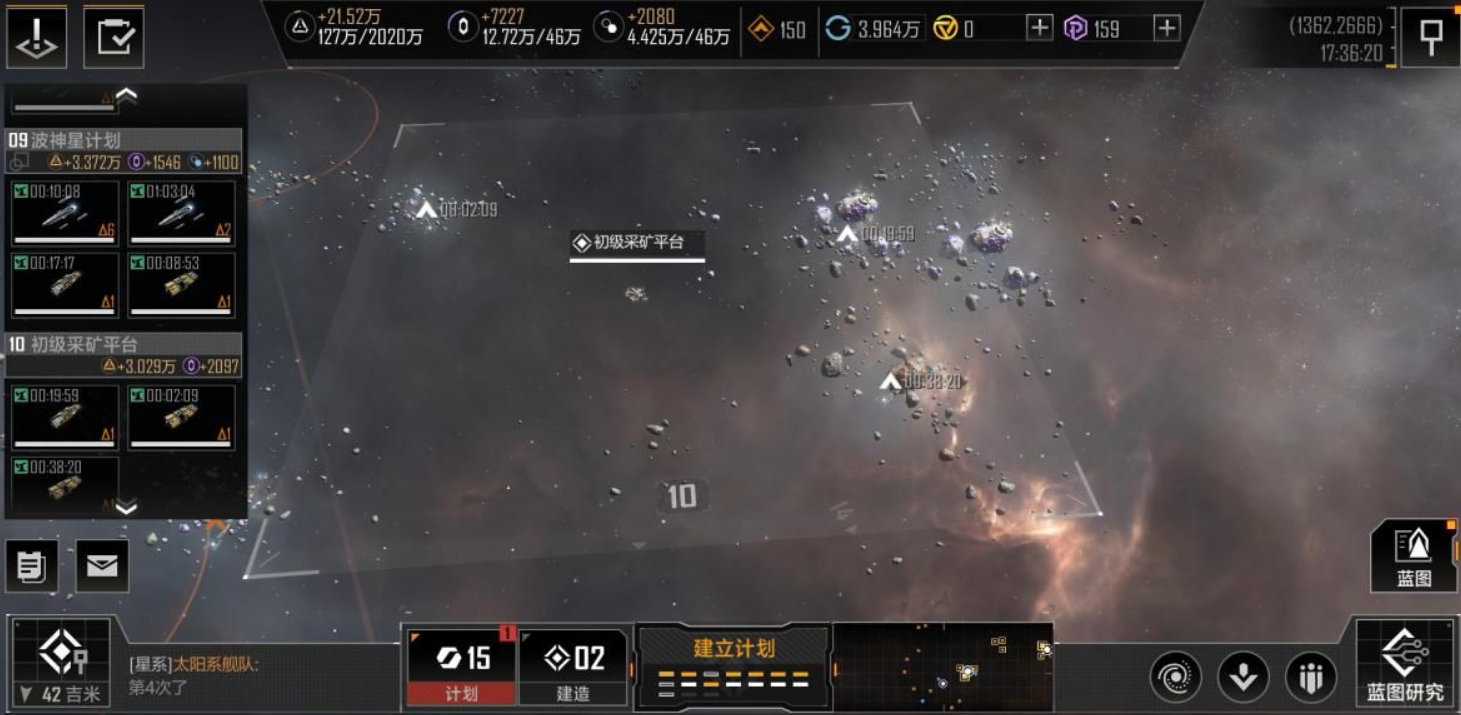Select the 09 波神星计划 plan header
The height and width of the screenshot is (715, 1461).
click(124, 140)
